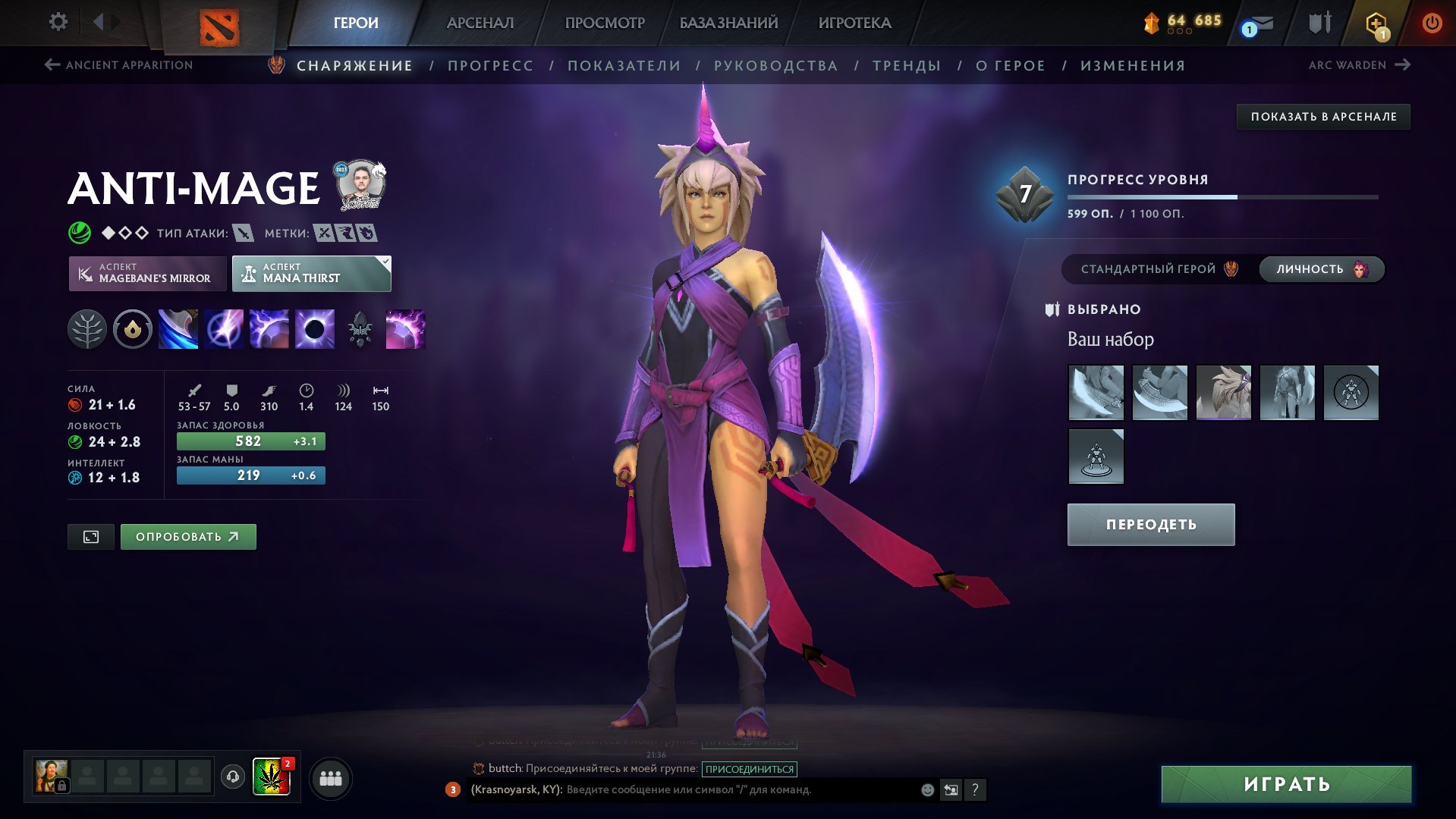This screenshot has width=1456, height=819.
Task: Open the Anti-Mage talent tree icon
Action: pos(88,328)
